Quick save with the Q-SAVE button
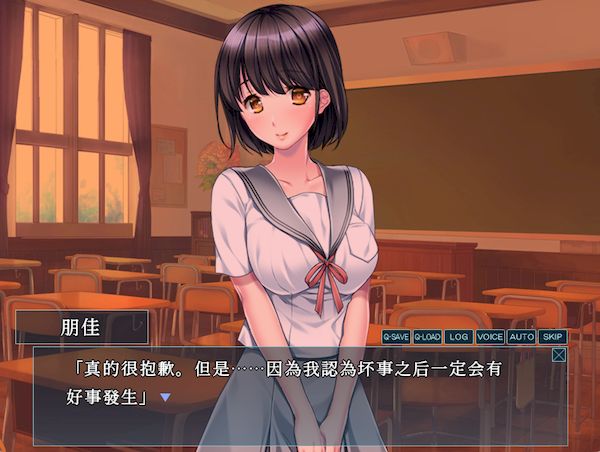The width and height of the screenshot is (600, 452). click(397, 337)
